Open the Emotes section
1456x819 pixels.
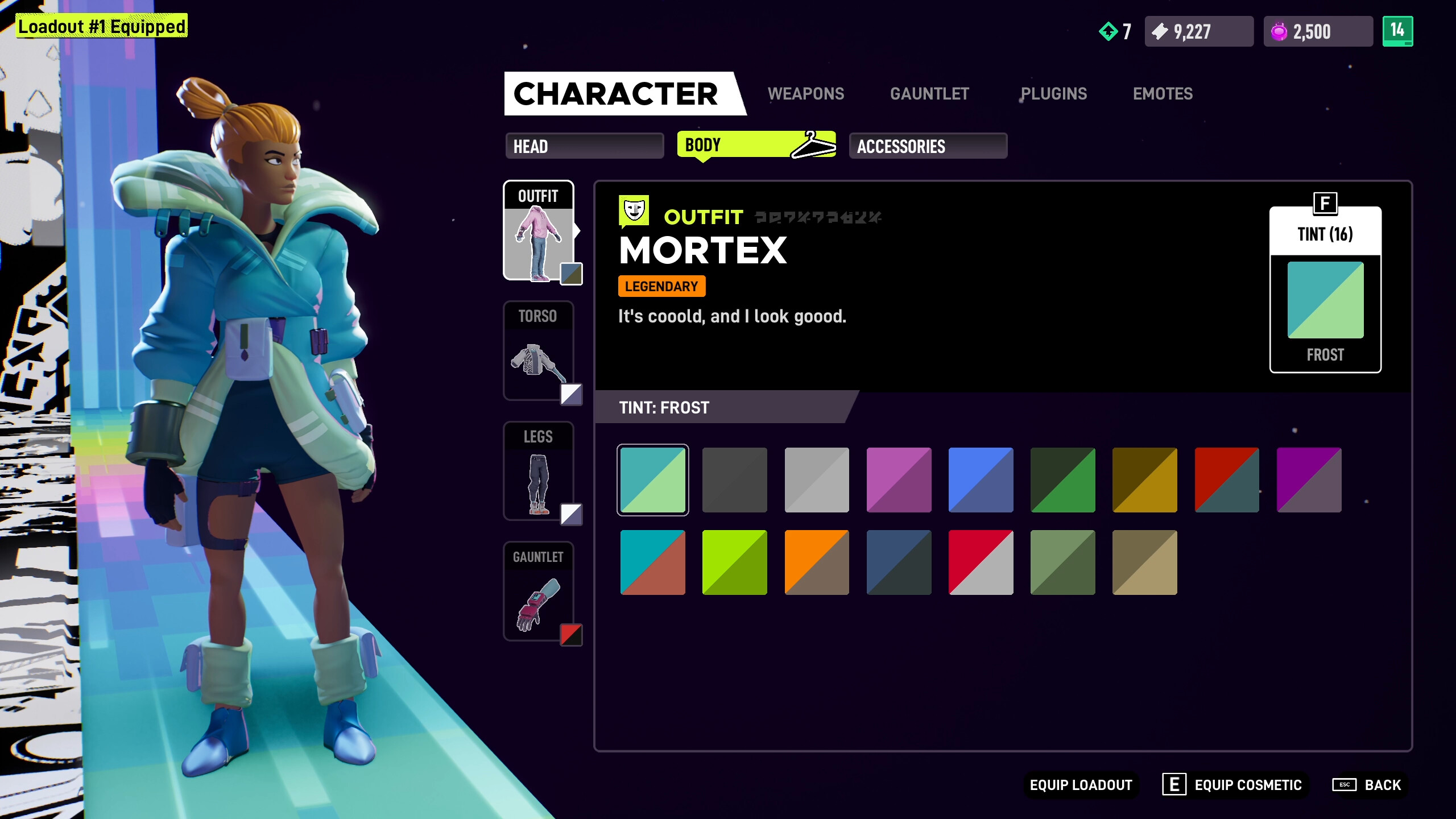point(1163,94)
